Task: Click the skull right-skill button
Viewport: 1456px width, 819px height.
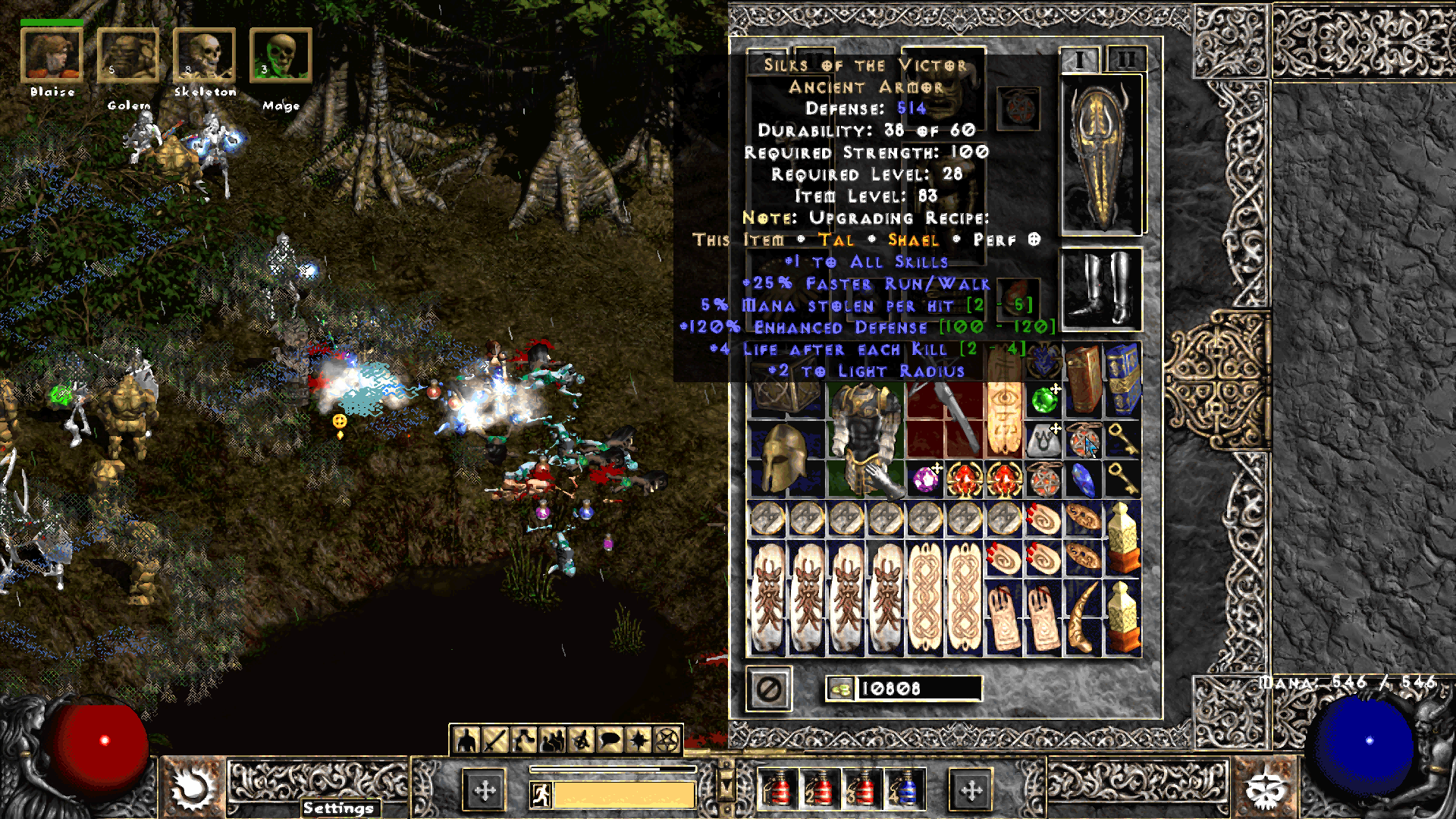Action: 1265,789
